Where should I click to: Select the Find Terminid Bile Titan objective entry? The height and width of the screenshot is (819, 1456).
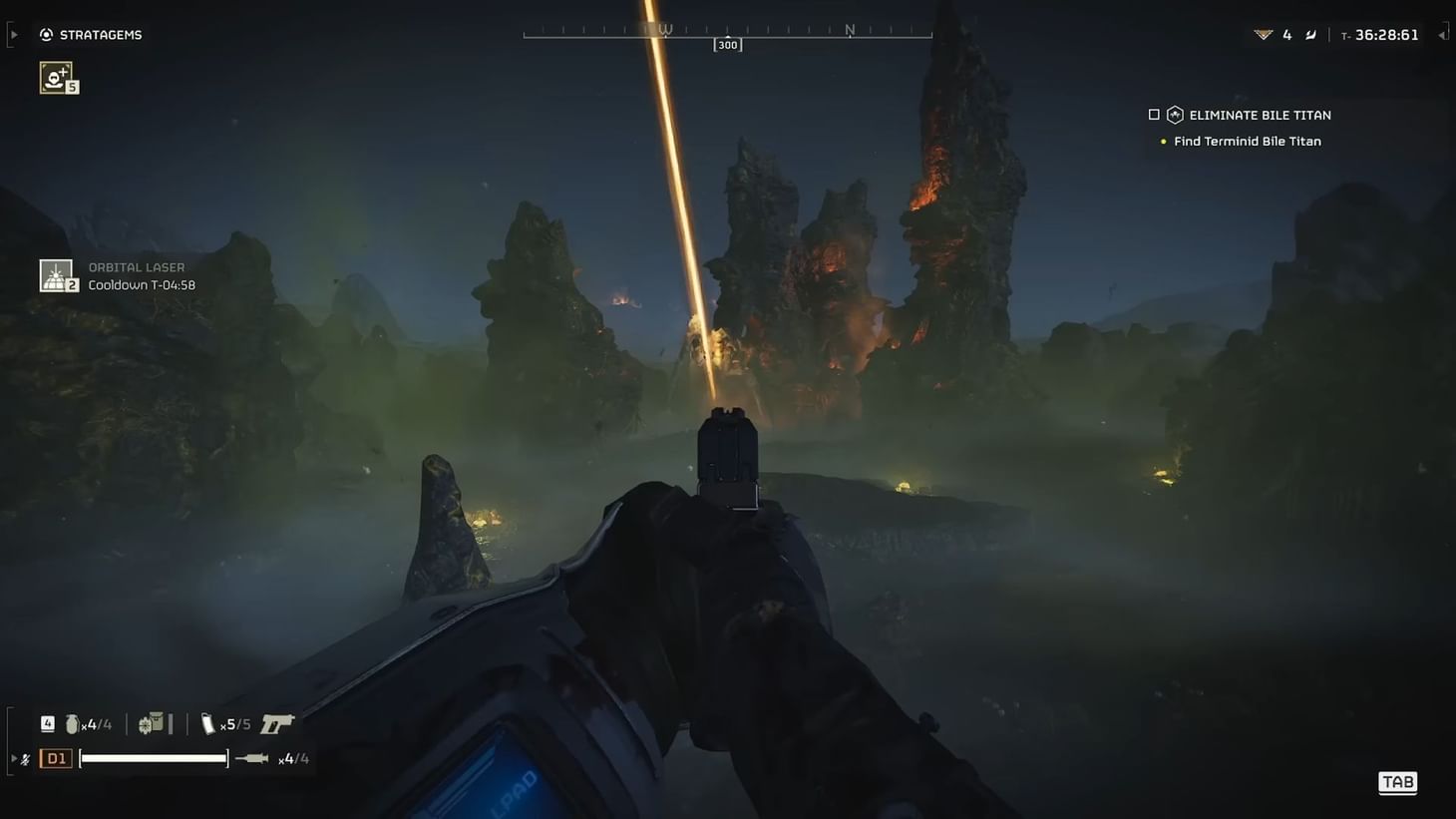pos(1246,140)
